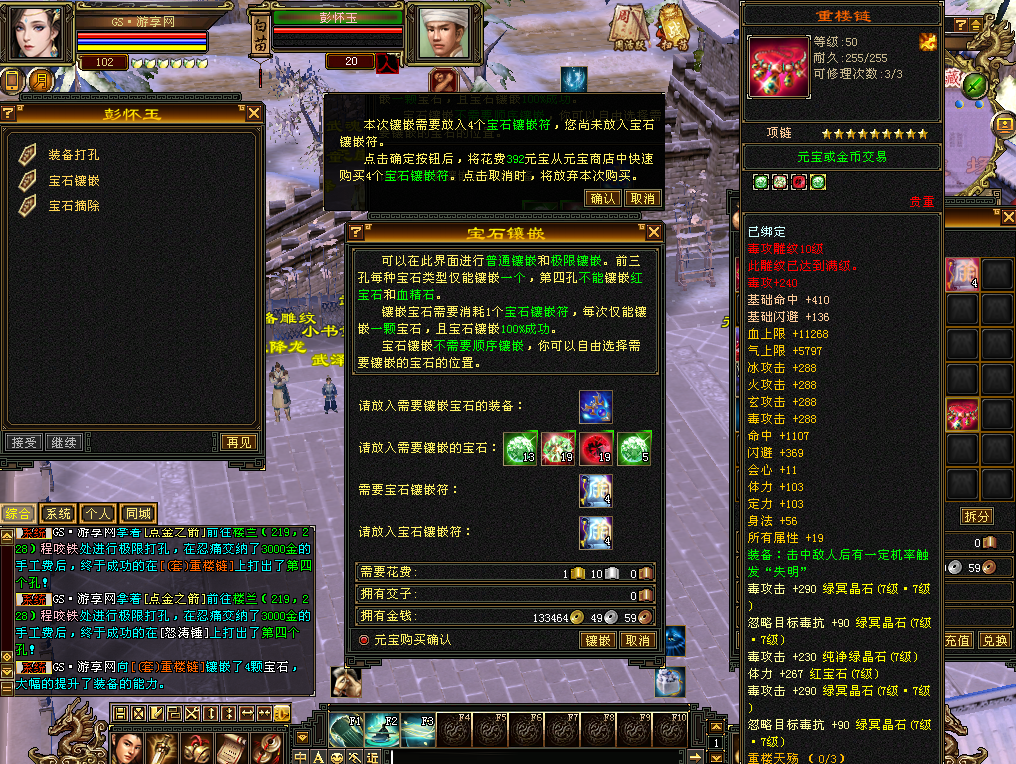Screen dimensions: 1016x764
Task: Close the 彭怀玉 NPC dialogue window
Action: (x=254, y=113)
